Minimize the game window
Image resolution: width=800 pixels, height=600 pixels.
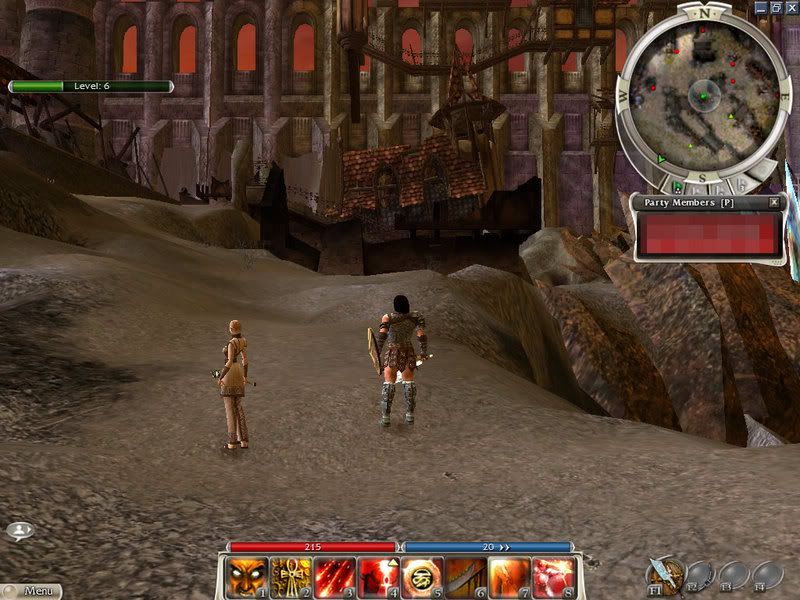760,6
